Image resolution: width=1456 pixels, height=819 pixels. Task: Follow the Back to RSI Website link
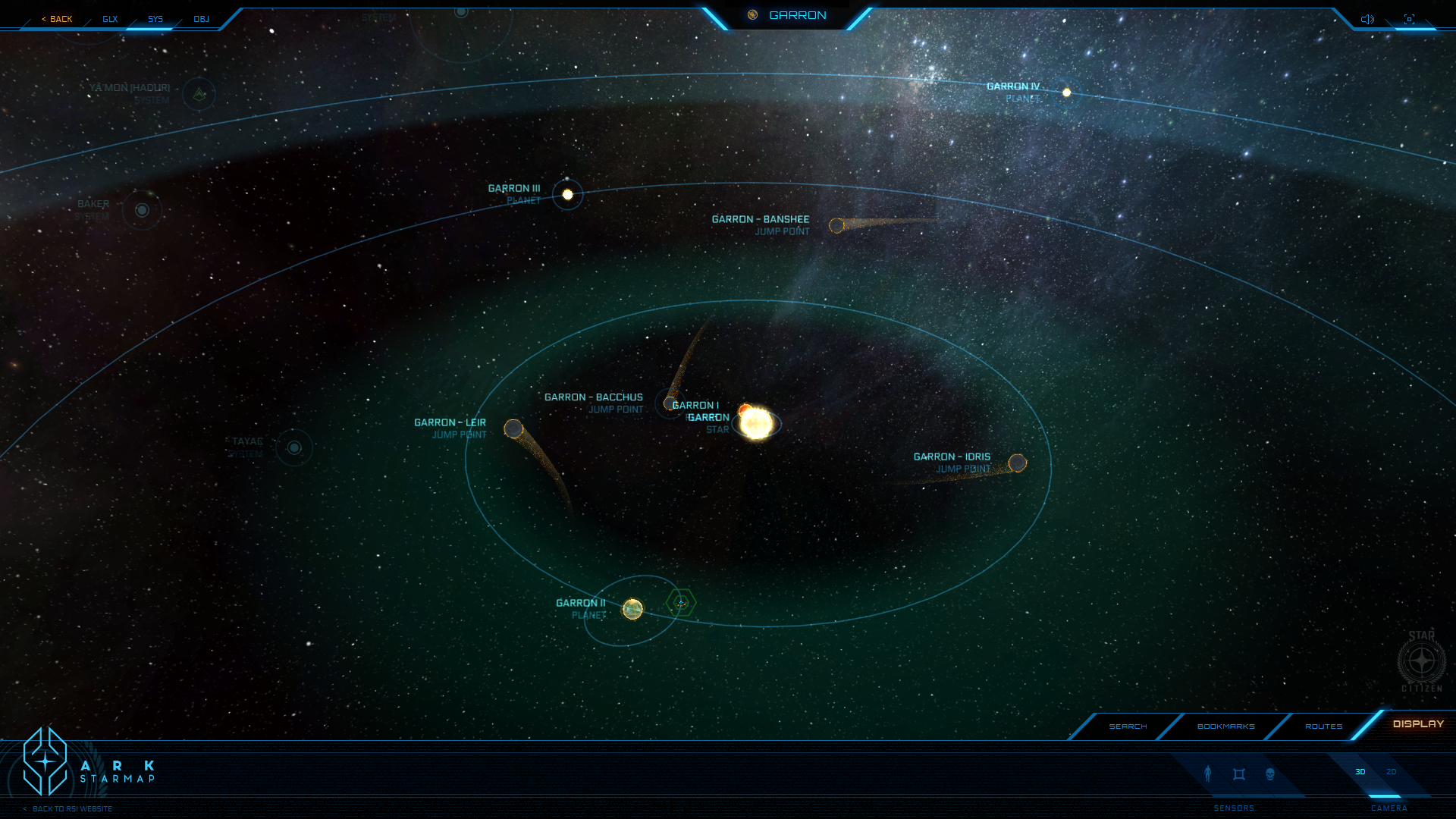tap(71, 809)
